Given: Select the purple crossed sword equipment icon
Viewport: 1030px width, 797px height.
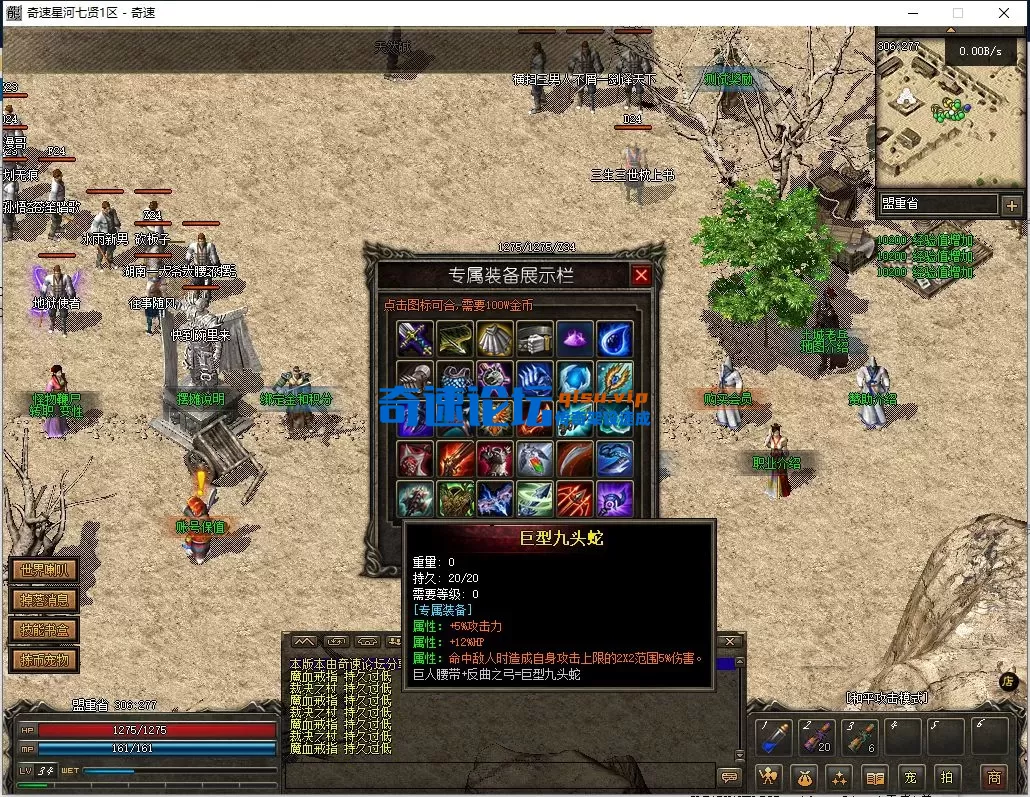Looking at the screenshot, I should 414,339.
